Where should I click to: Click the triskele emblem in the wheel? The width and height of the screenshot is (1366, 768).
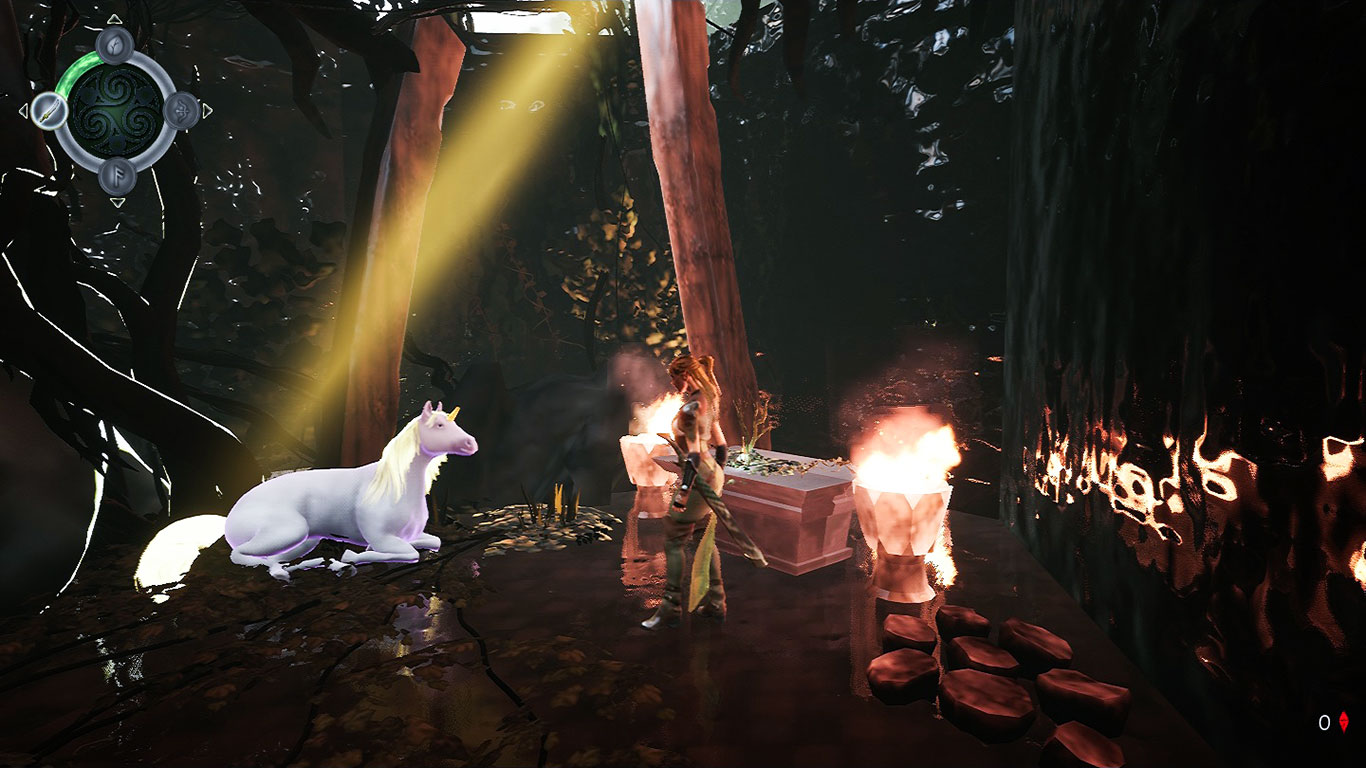pyautogui.click(x=115, y=110)
